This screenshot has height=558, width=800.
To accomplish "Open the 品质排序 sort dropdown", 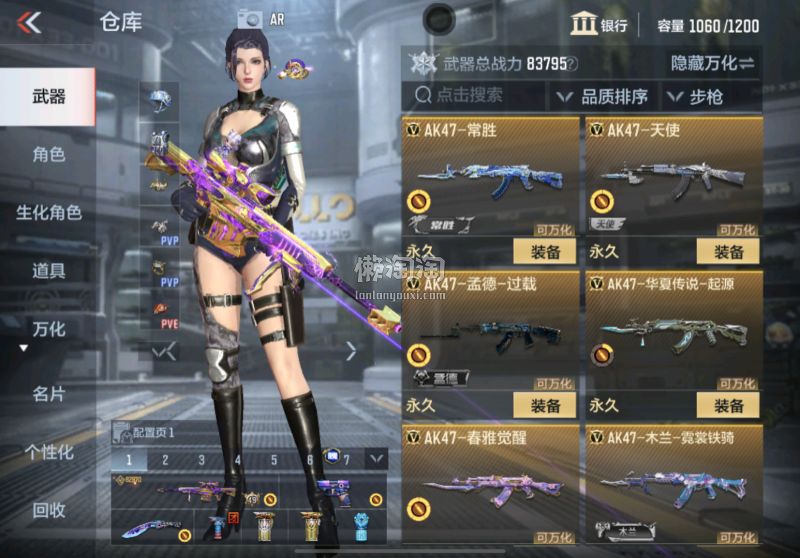I will [x=602, y=97].
